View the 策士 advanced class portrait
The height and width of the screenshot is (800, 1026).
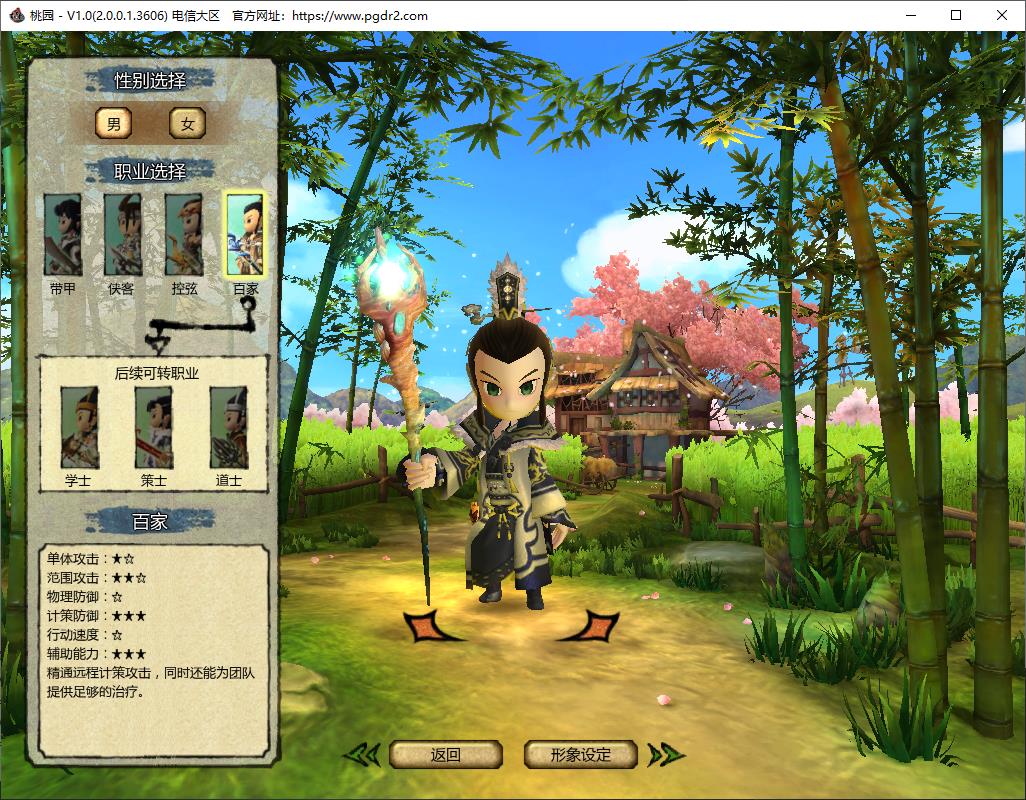pyautogui.click(x=154, y=428)
